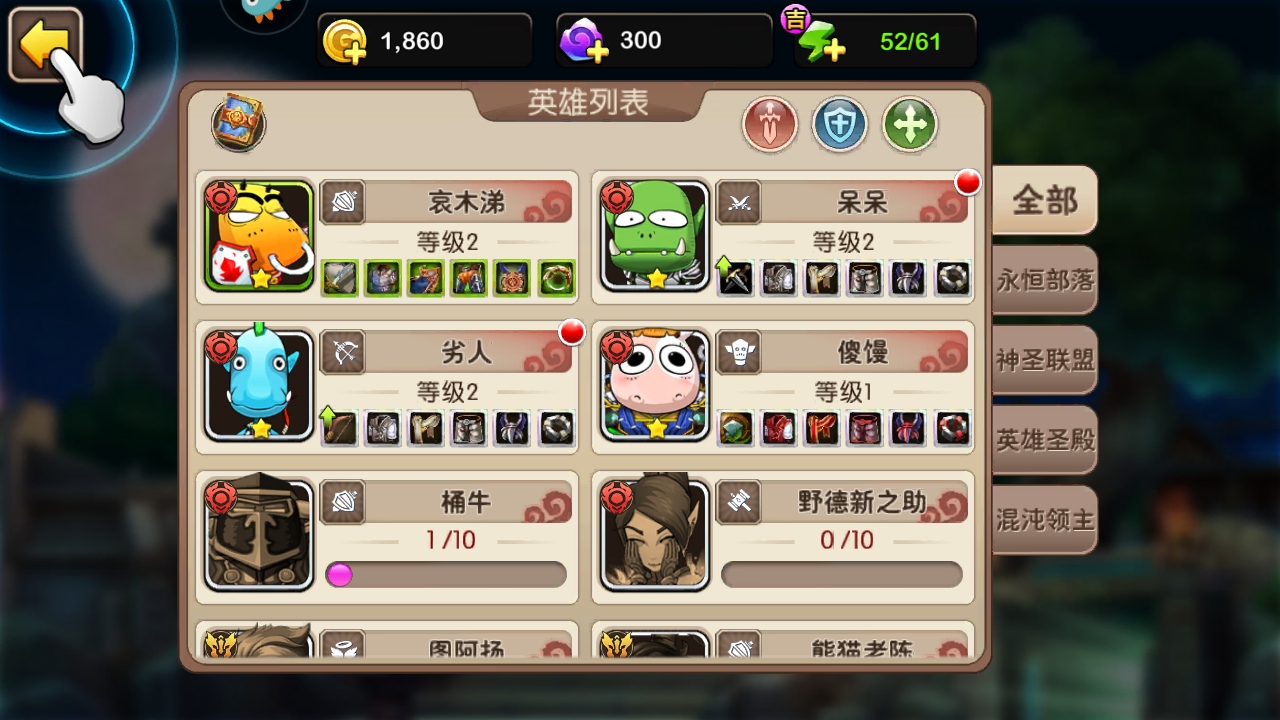Filter heroes by blue shield role

tap(839, 125)
